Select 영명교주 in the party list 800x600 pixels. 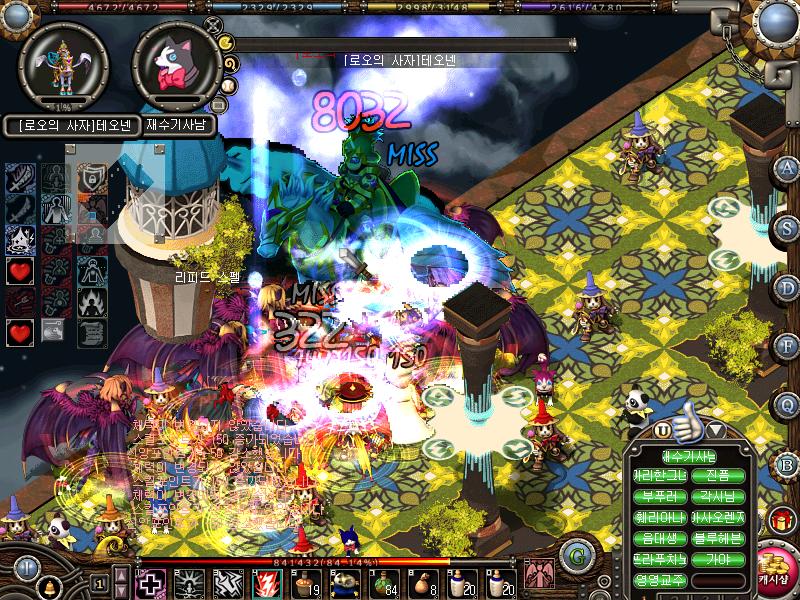pos(659,579)
